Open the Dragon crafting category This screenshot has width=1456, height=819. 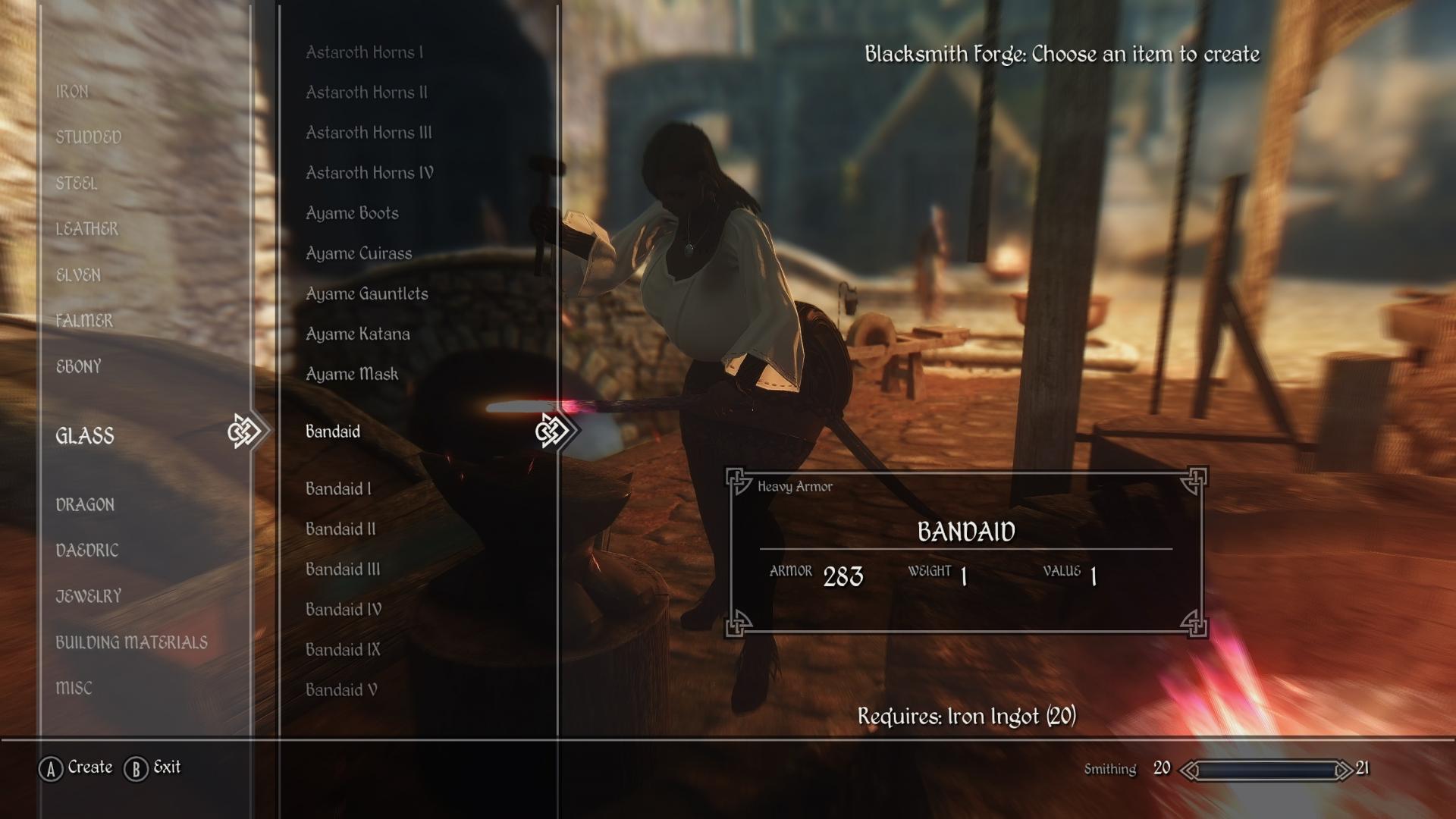[x=85, y=505]
